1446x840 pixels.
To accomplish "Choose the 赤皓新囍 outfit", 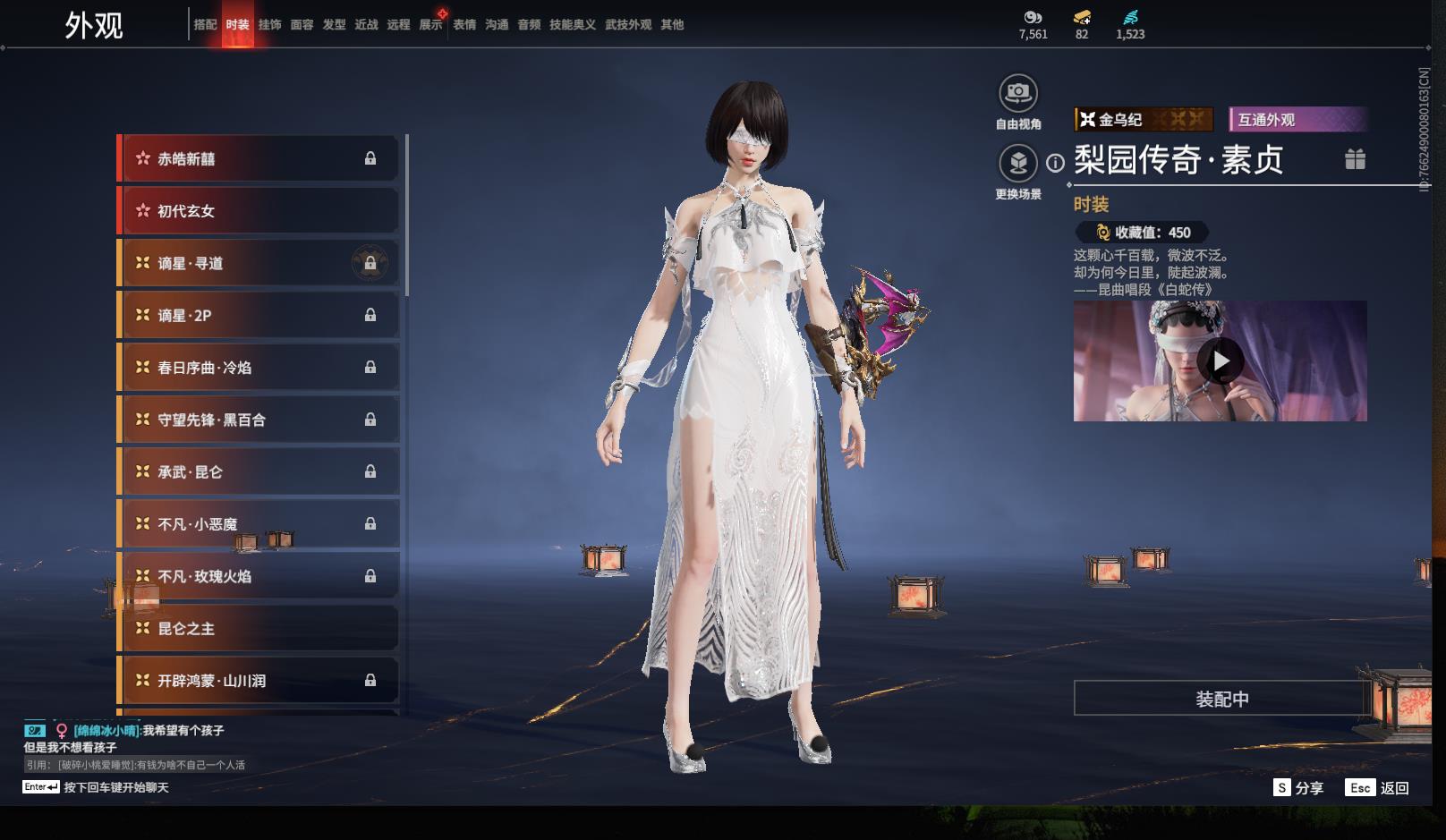I will point(258,159).
